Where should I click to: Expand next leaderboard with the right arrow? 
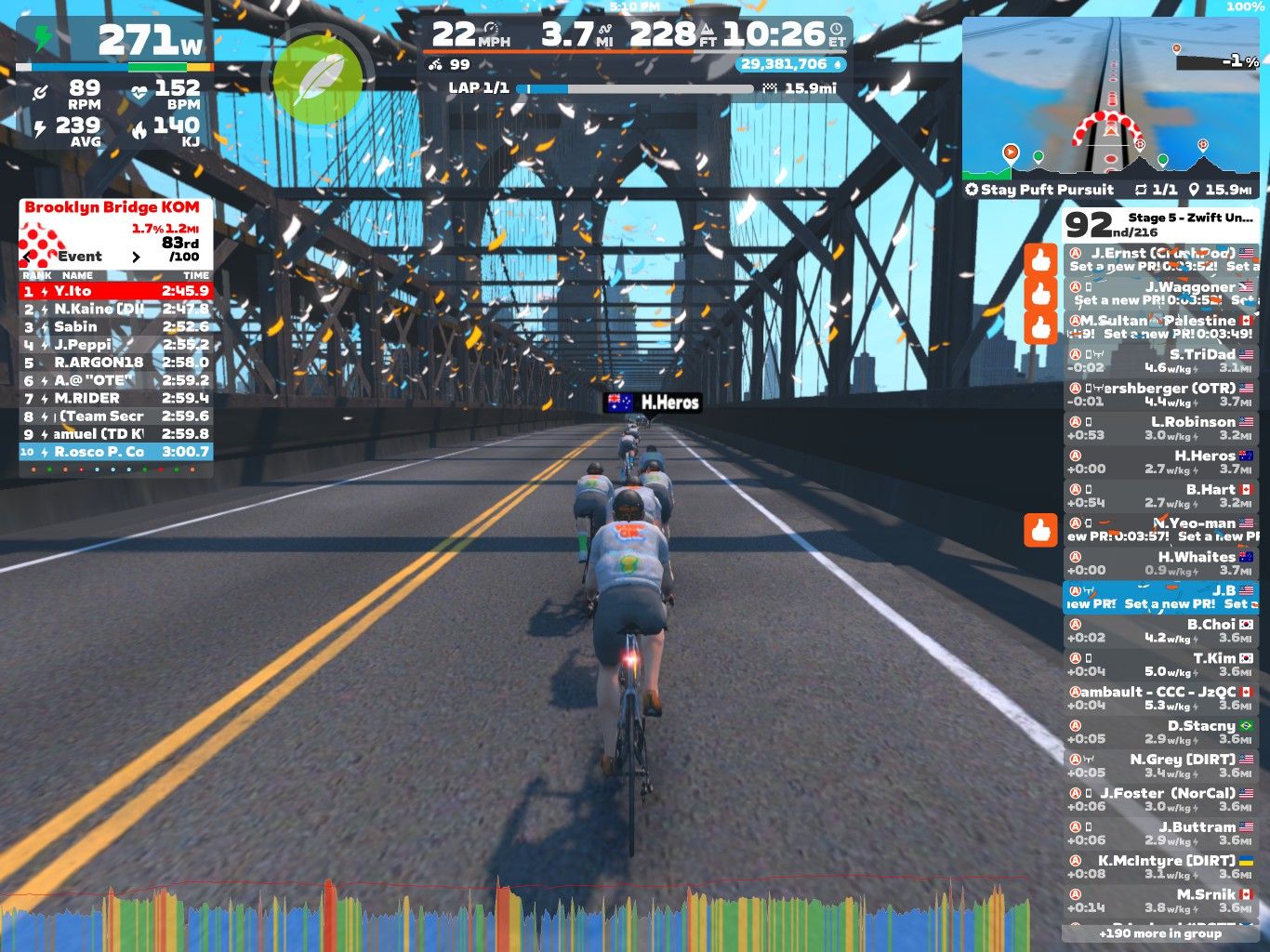coord(138,257)
